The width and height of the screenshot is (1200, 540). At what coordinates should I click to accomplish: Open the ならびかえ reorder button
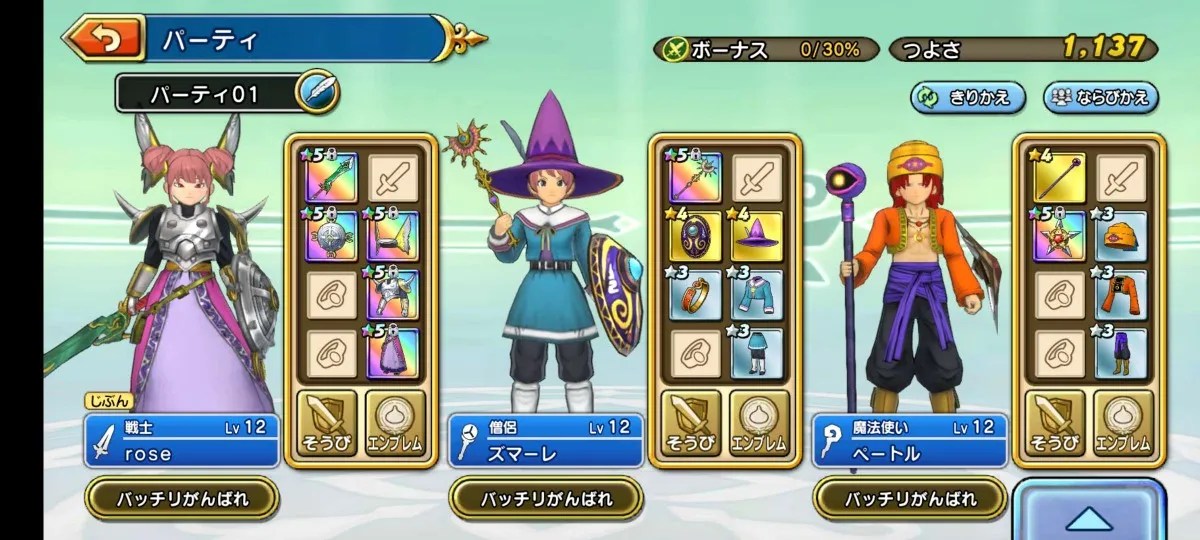[x=1102, y=97]
